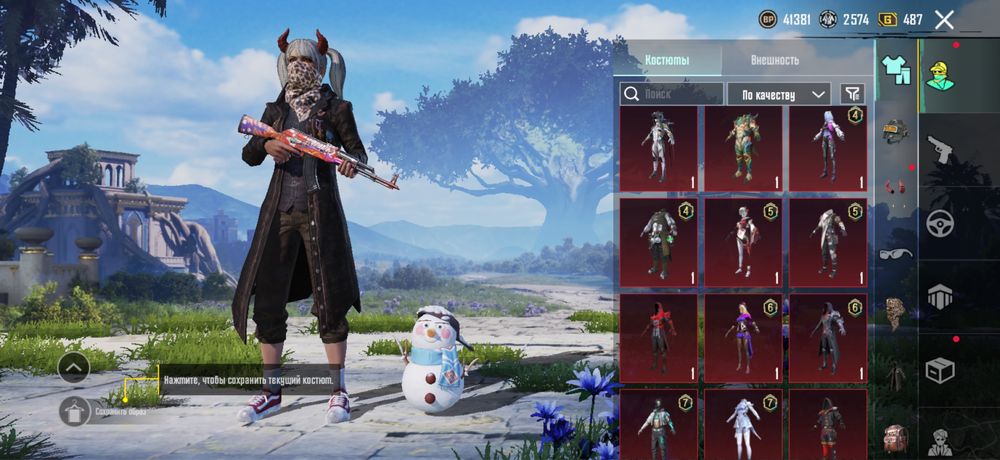Select the leopard face mask category
The width and height of the screenshot is (1000, 460).
895,313
